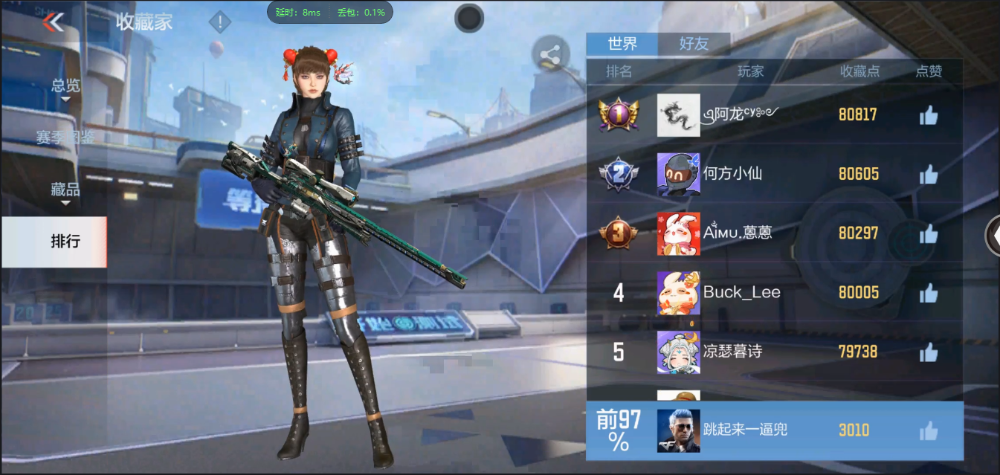Like 凉瑟暮诗 in the ranking list
This screenshot has height=475, width=1000.
pos(929,352)
